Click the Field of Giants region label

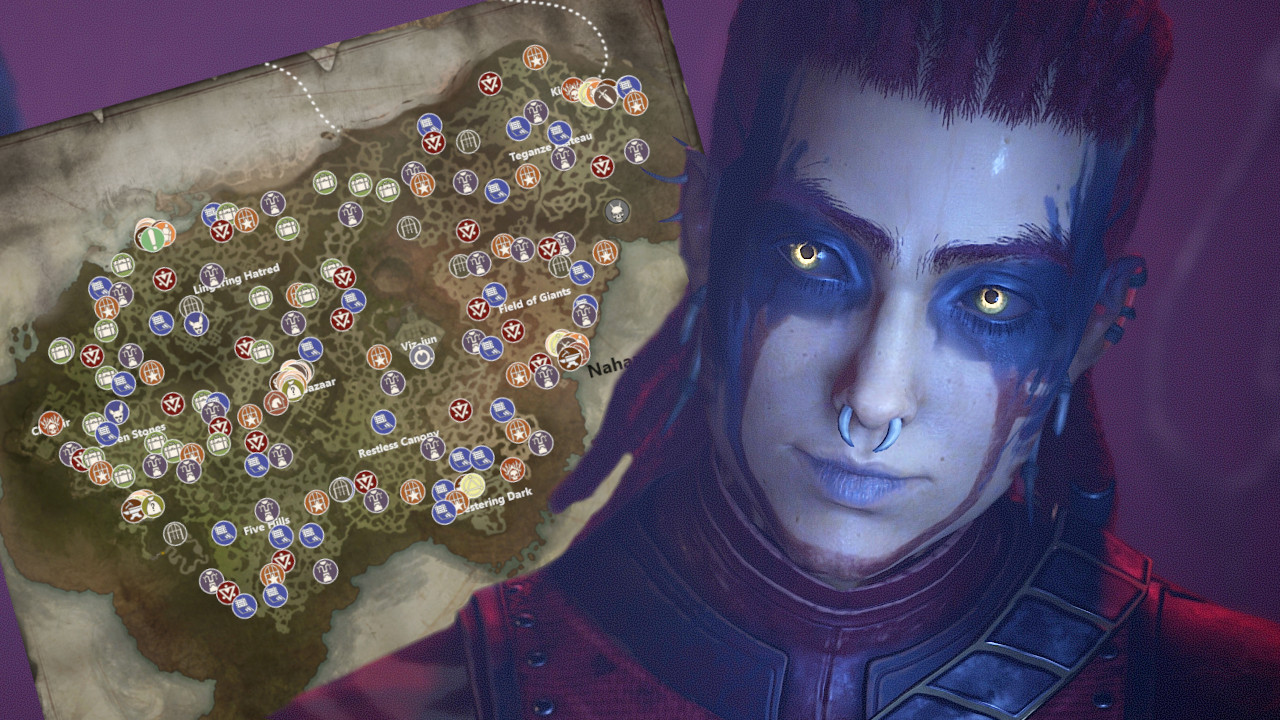(534, 301)
